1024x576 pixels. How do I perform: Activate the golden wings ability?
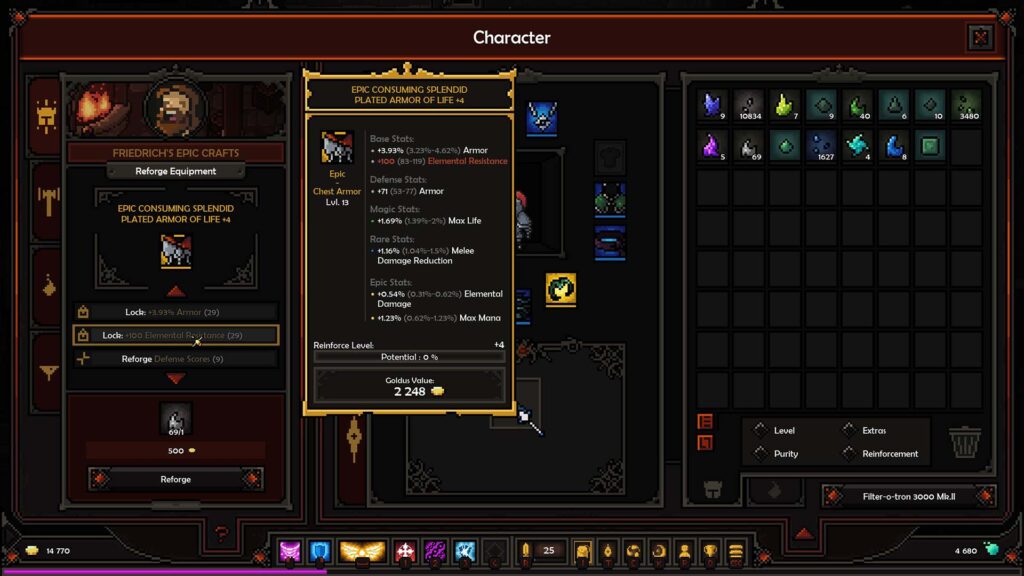(362, 551)
